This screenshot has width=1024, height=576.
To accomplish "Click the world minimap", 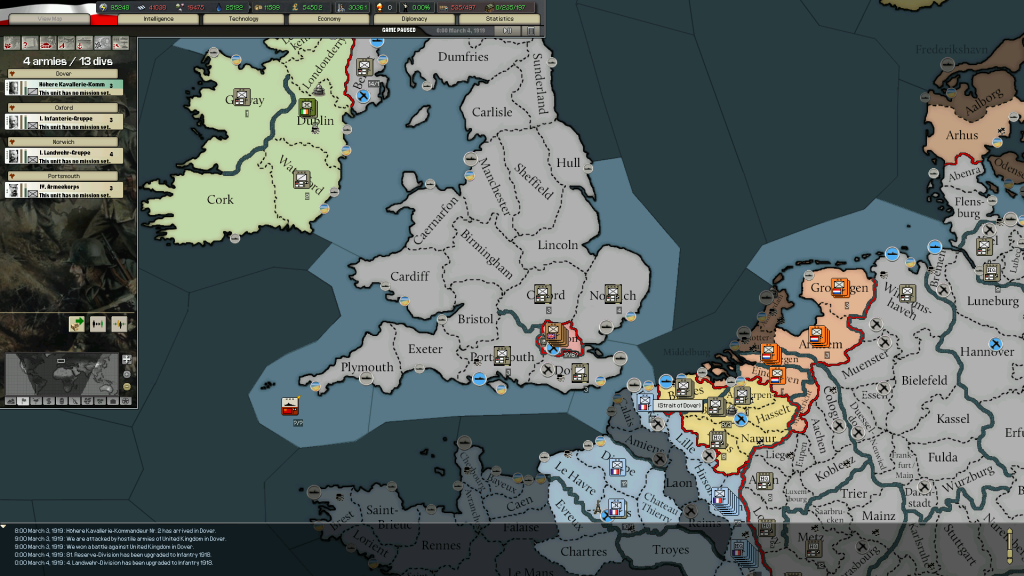I will pyautogui.click(x=62, y=375).
